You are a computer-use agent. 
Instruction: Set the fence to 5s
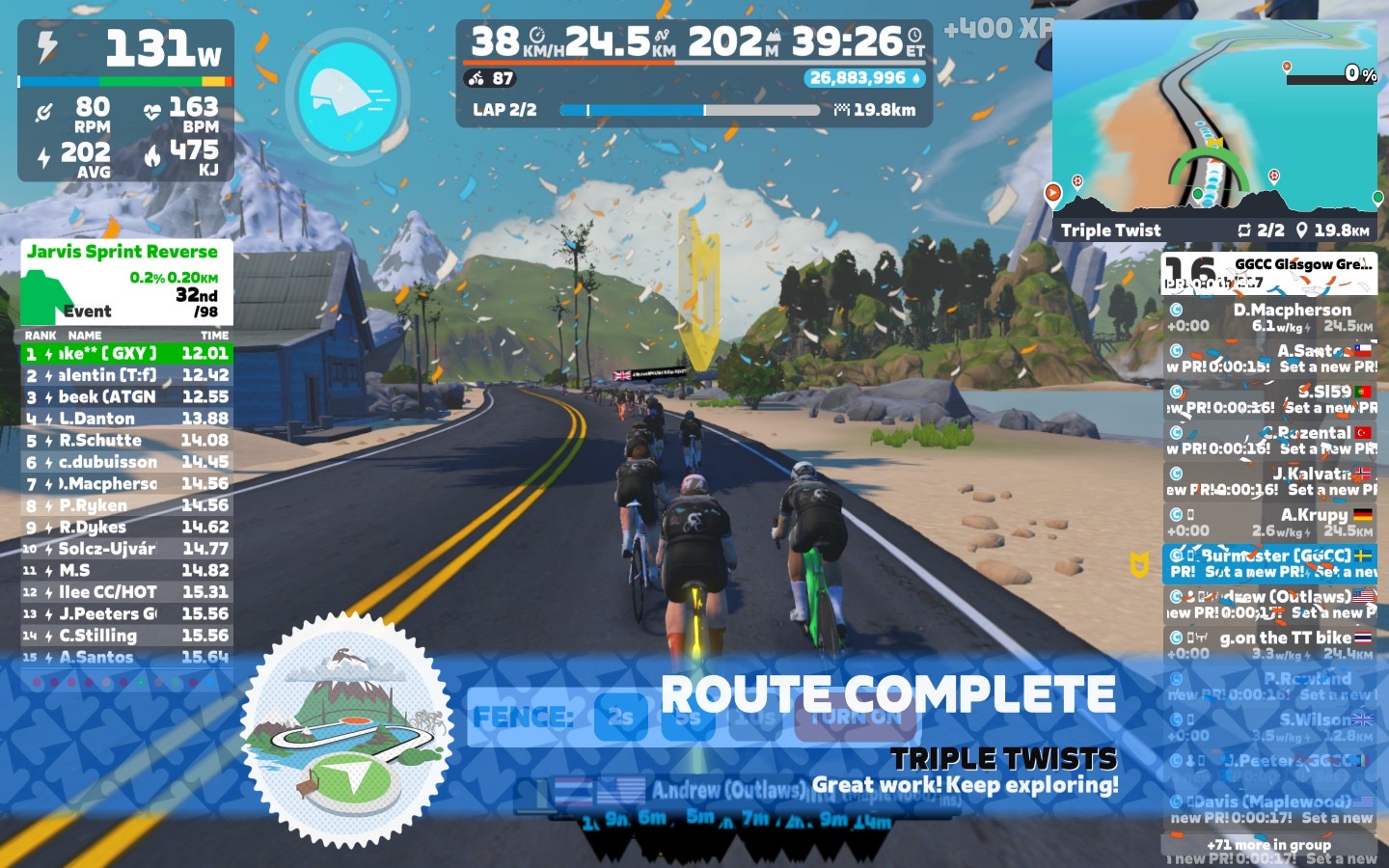687,717
